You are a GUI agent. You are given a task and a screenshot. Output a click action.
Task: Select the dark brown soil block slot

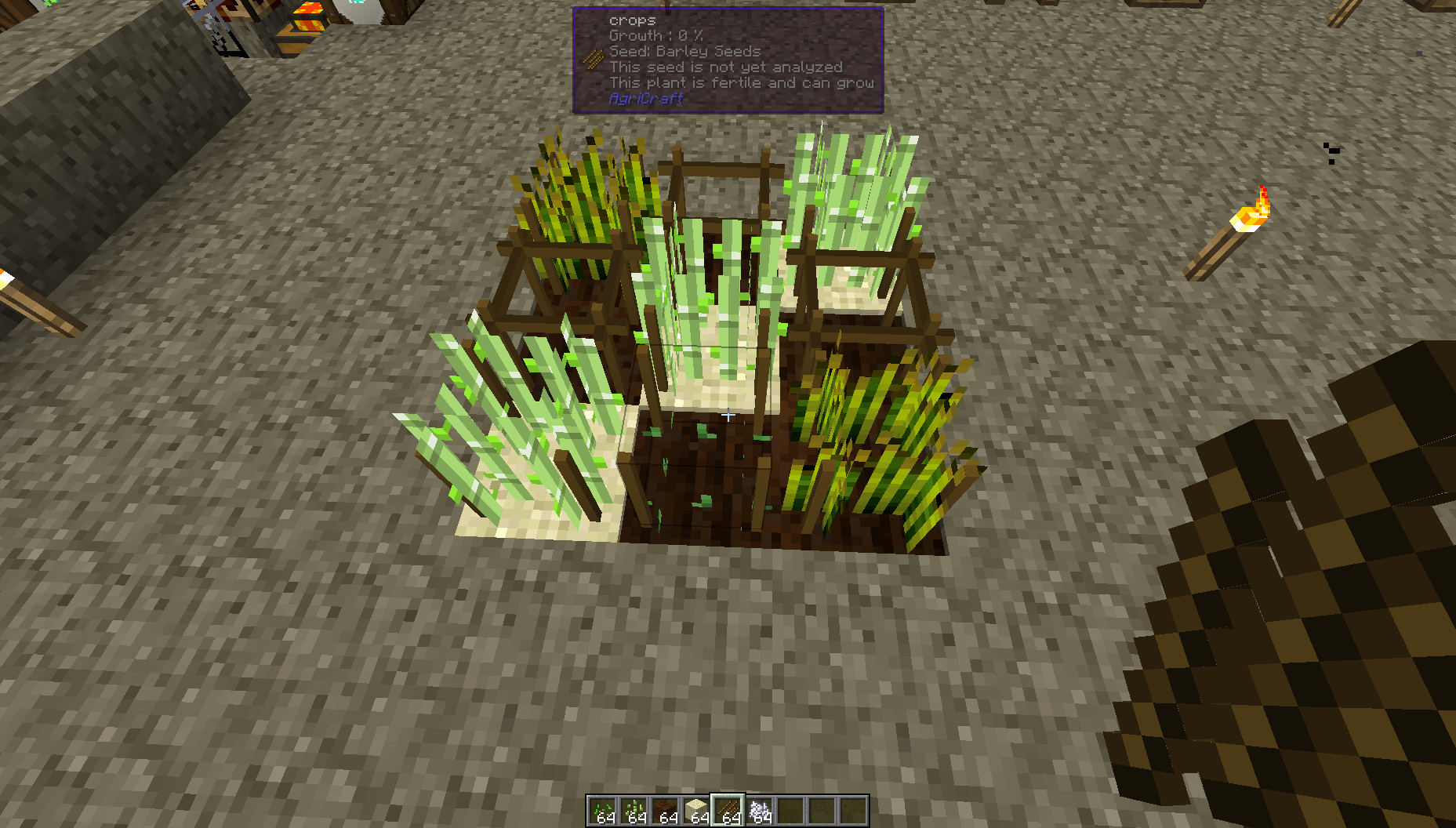click(x=665, y=810)
